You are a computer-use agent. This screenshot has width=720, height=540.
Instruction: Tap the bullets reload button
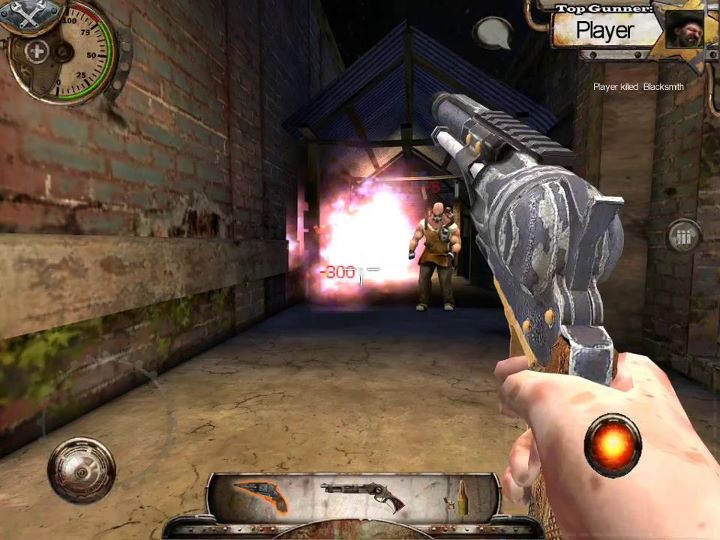(x=685, y=238)
